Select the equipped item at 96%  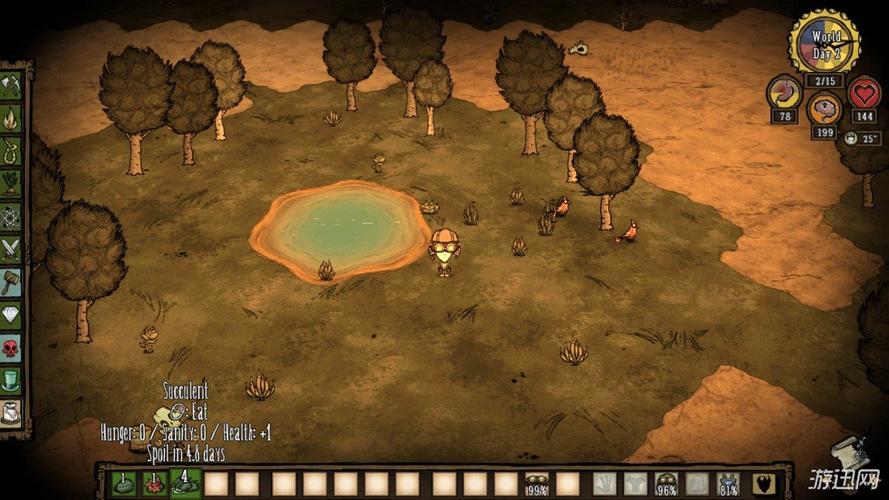point(666,484)
